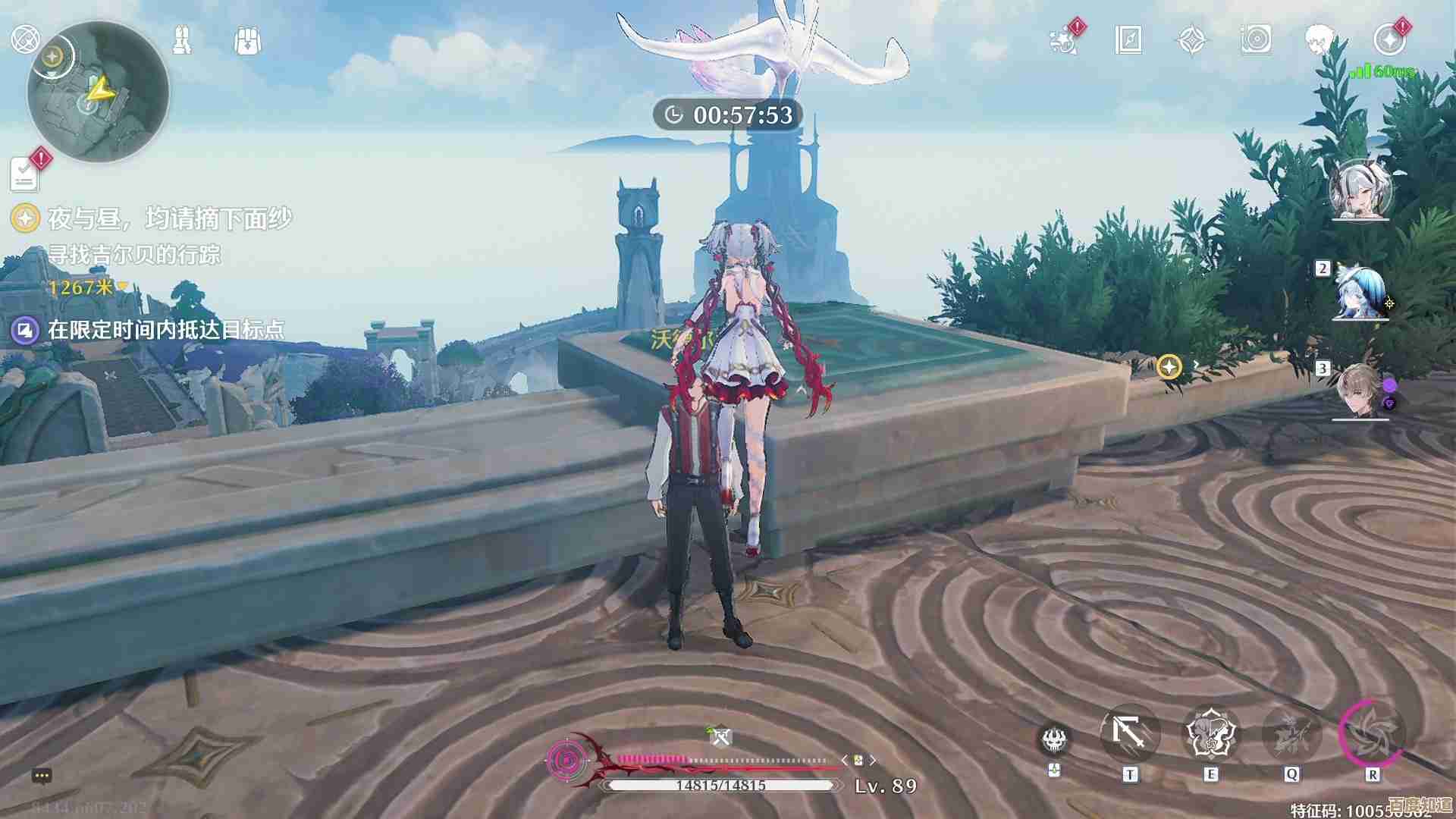Open the team character figure icon
This screenshot has width=1456, height=819.
tap(182, 39)
